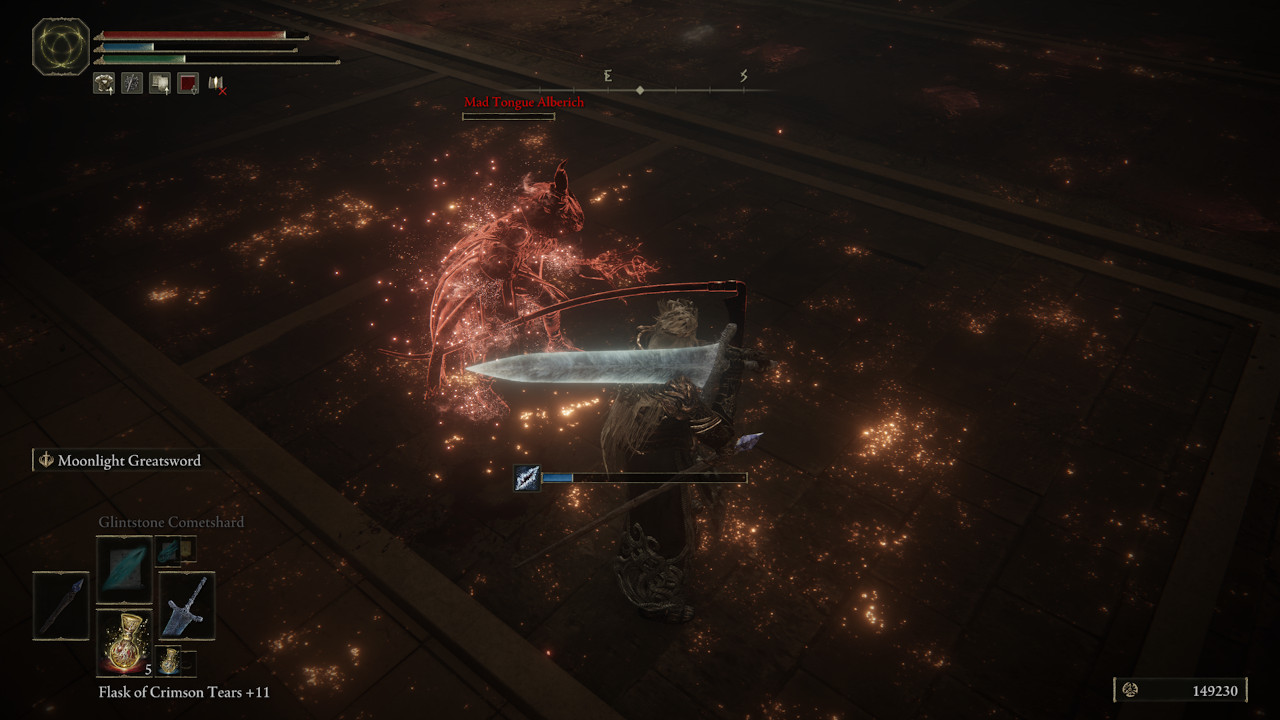Click the rune count icon
Image resolution: width=1280 pixels, height=720 pixels.
coord(1131,690)
